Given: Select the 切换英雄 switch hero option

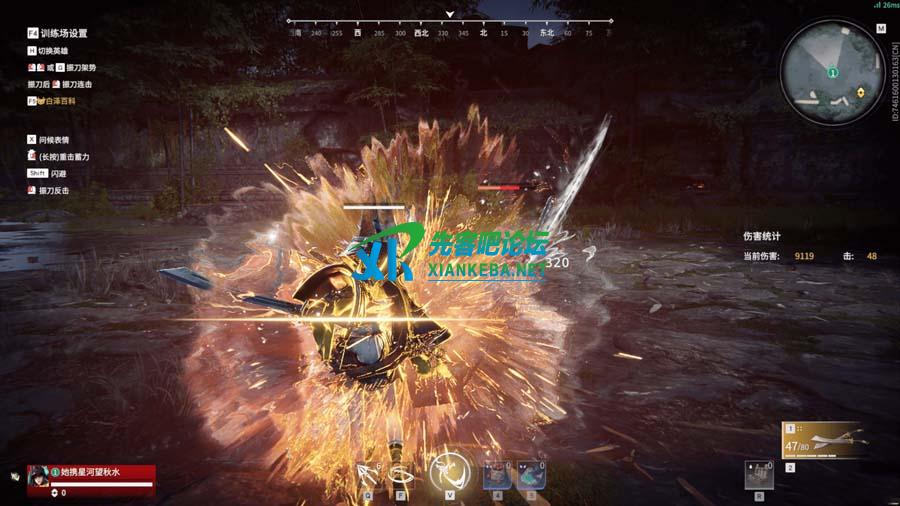Looking at the screenshot, I should [x=53, y=51].
